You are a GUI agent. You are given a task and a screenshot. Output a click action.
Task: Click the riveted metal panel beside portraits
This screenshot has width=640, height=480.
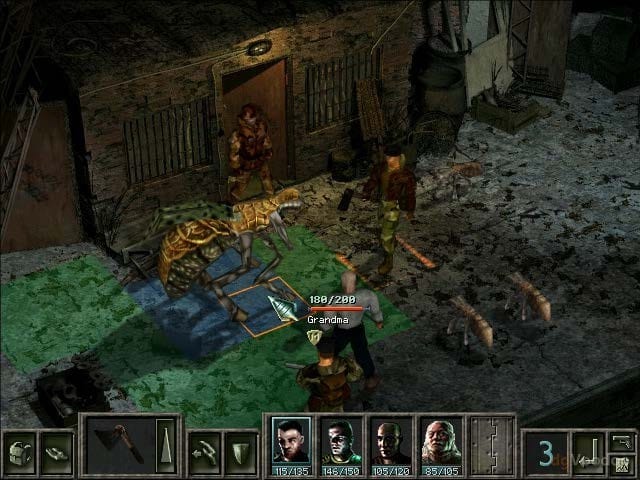point(492,445)
